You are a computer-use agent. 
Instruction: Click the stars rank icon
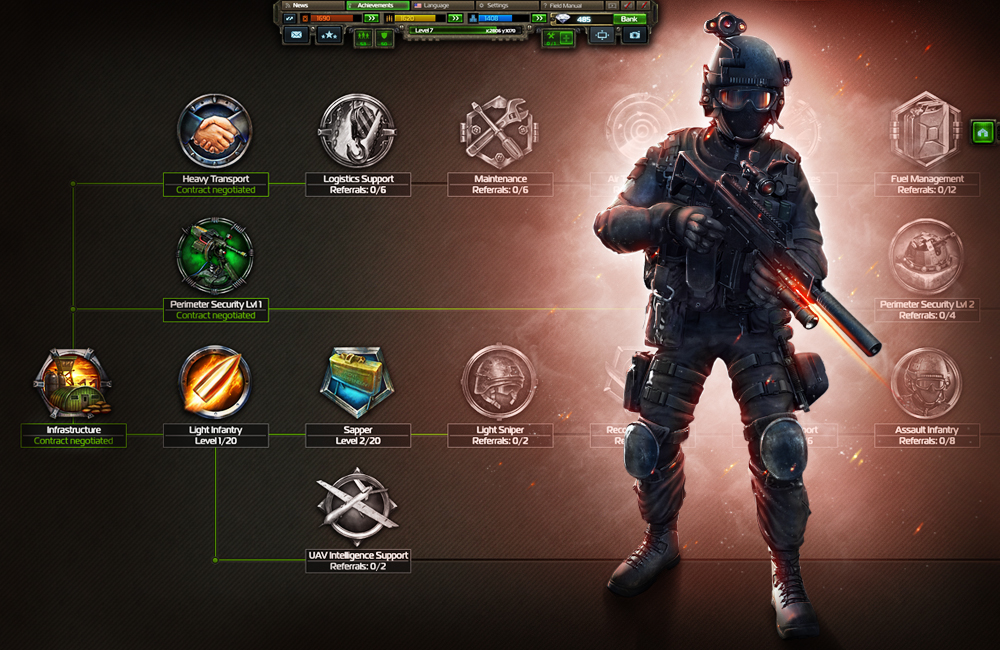click(328, 35)
